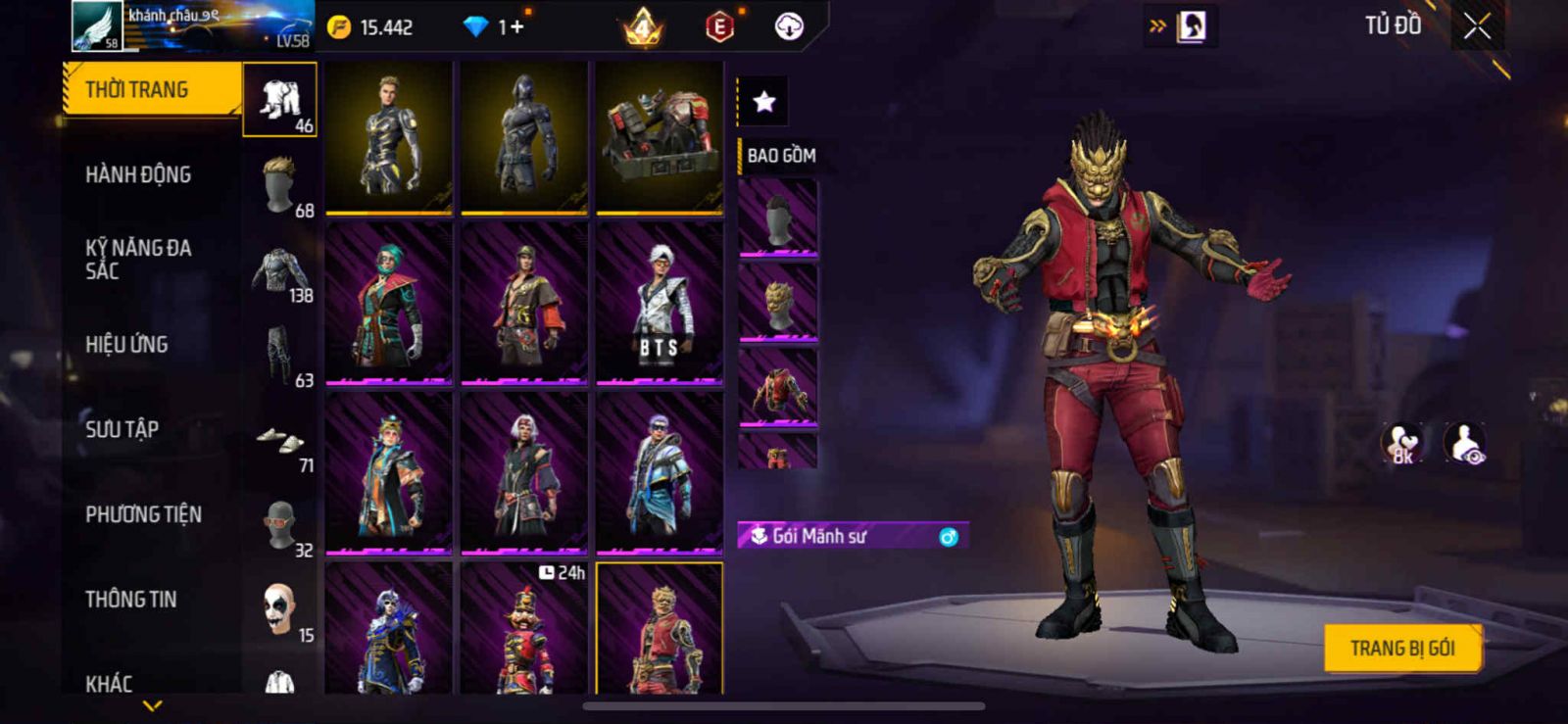This screenshot has height=724, width=1568.
Task: Click the TRANG BỊ GÓI button
Action: click(x=1401, y=649)
